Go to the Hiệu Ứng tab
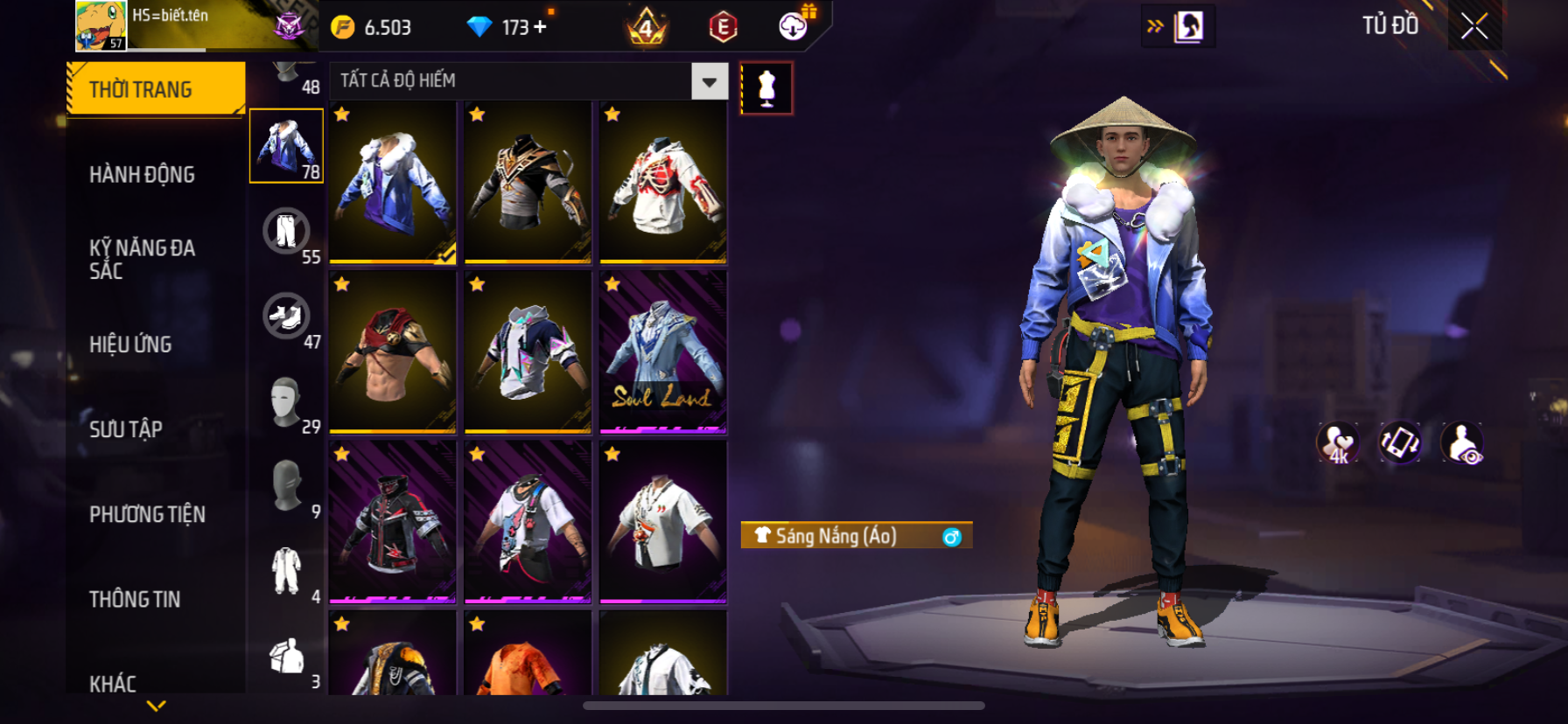1568x724 pixels. point(130,345)
